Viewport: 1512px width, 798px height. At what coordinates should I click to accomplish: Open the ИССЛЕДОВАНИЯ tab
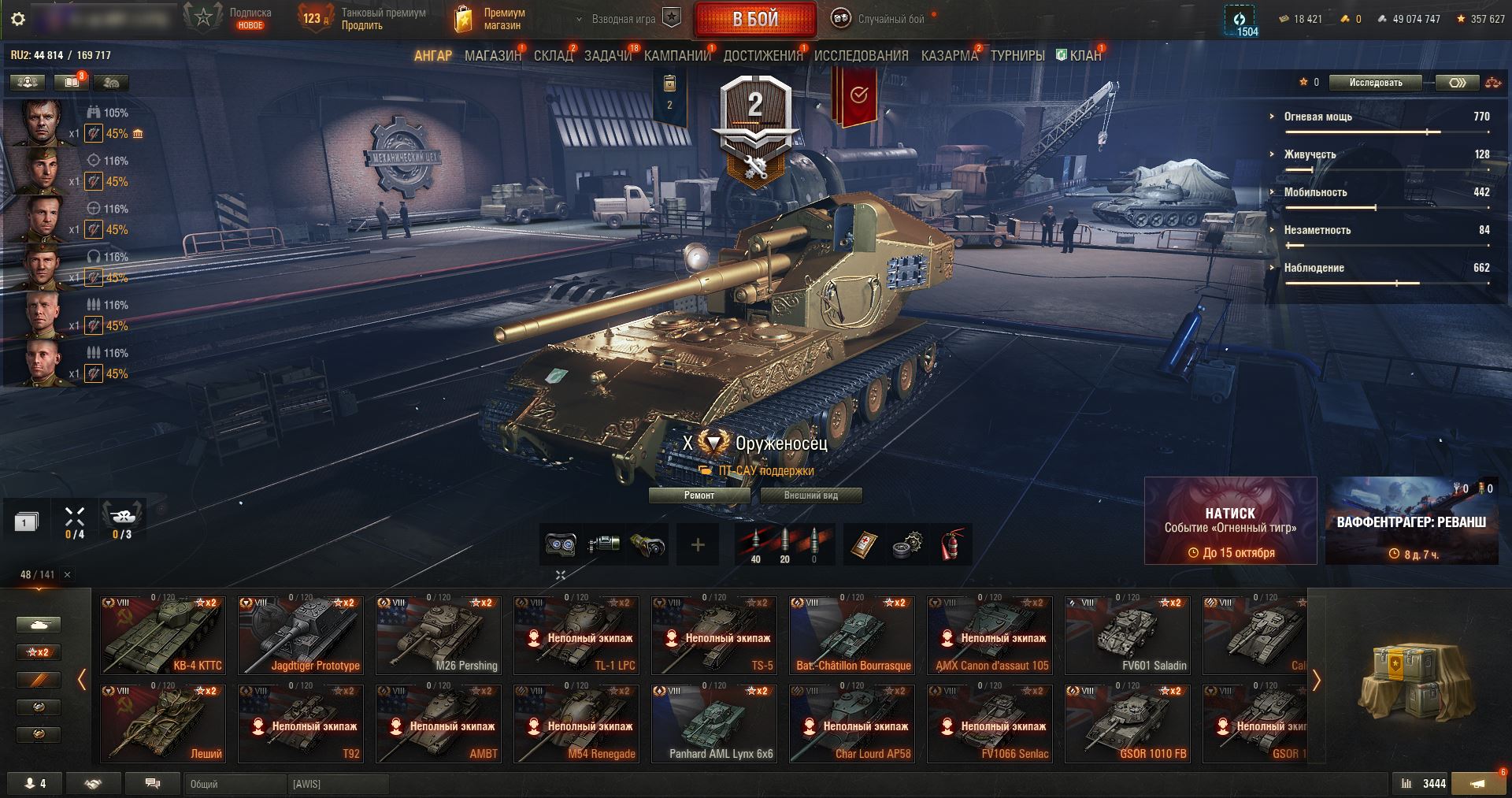tap(861, 56)
